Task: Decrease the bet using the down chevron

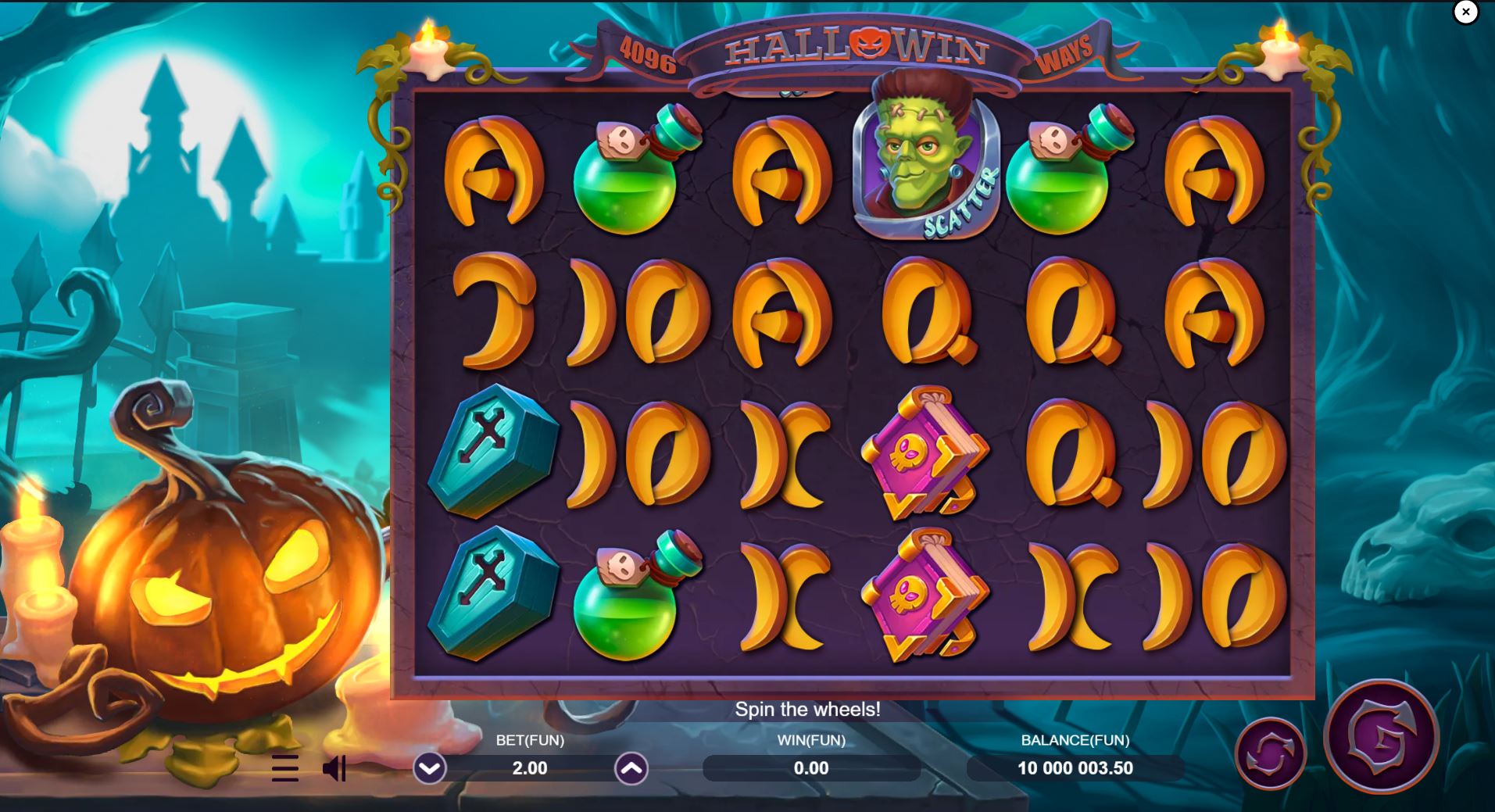Action: point(429,768)
